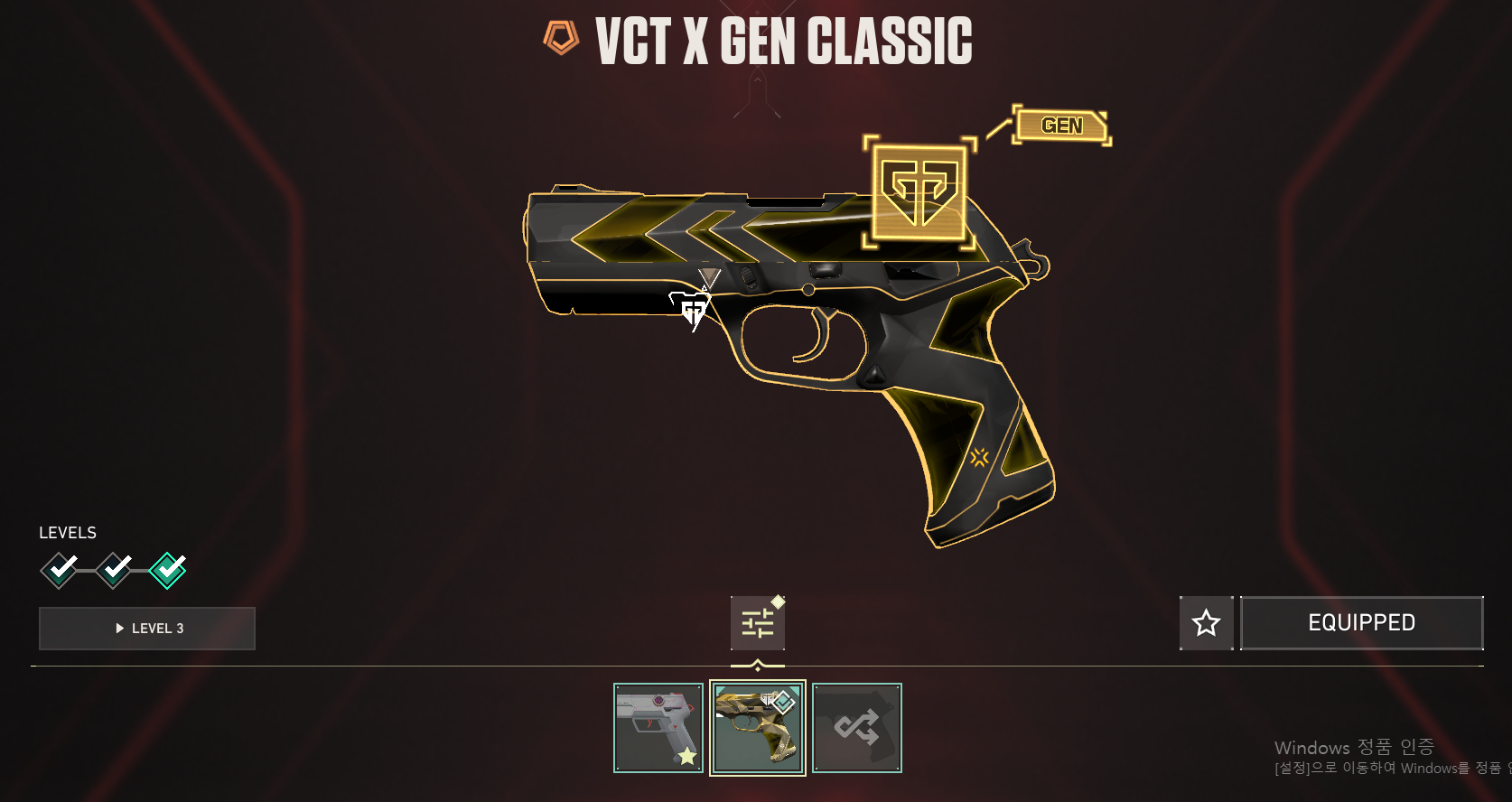This screenshot has height=802, width=1512.
Task: Toggle the favorite star button
Action: click(x=1206, y=623)
